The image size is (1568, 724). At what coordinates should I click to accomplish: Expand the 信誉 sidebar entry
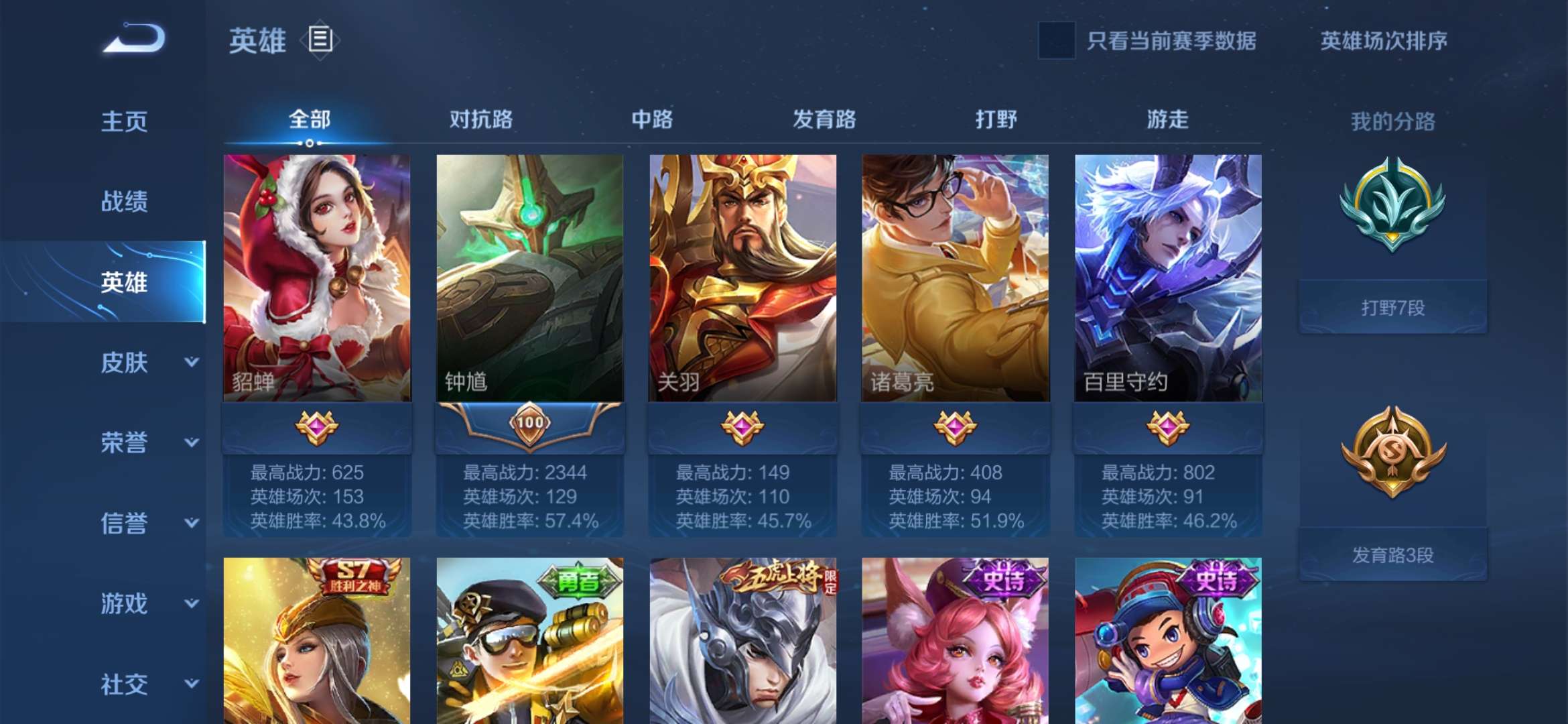click(x=123, y=523)
